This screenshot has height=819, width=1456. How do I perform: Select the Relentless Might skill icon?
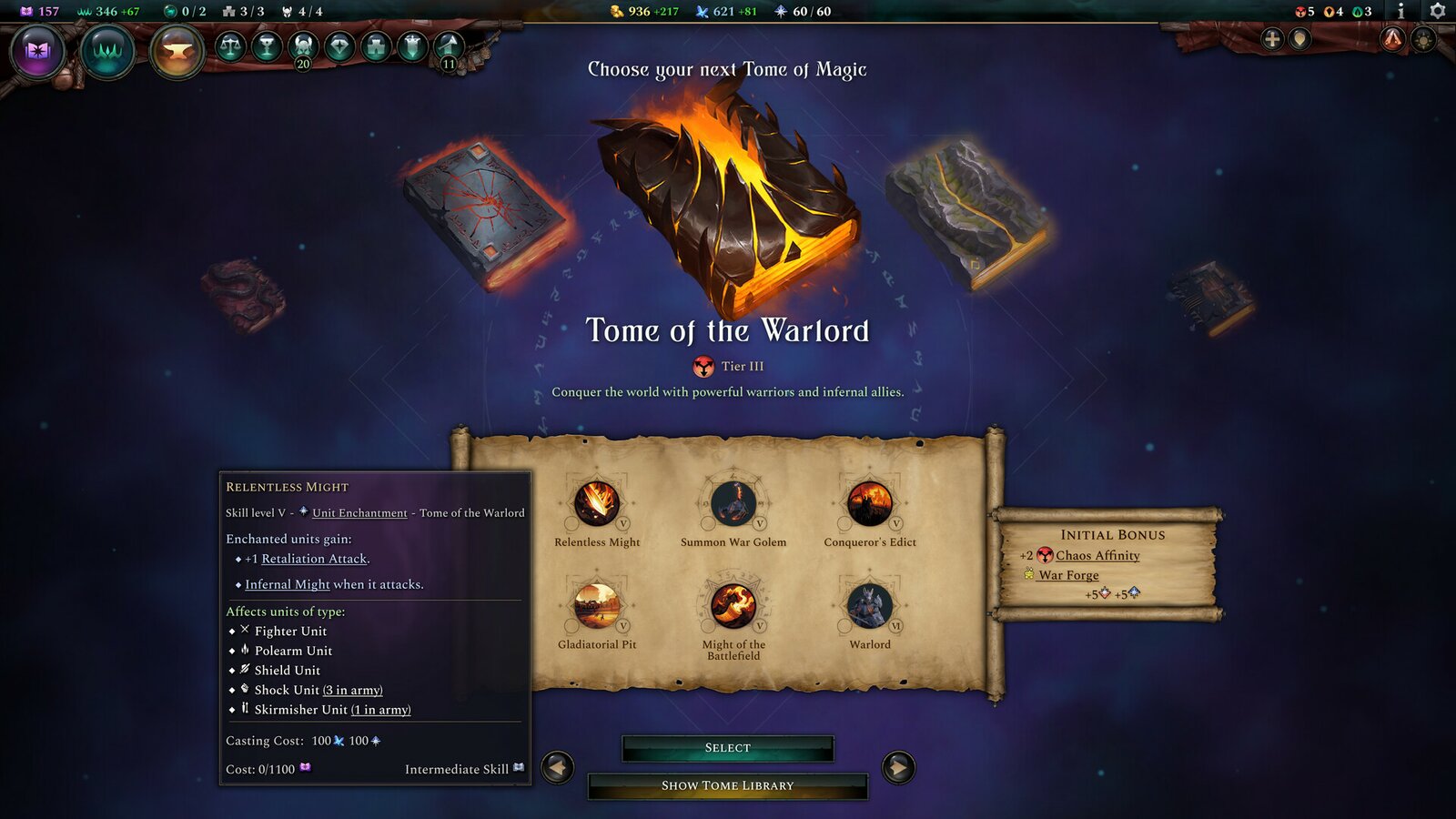[598, 502]
